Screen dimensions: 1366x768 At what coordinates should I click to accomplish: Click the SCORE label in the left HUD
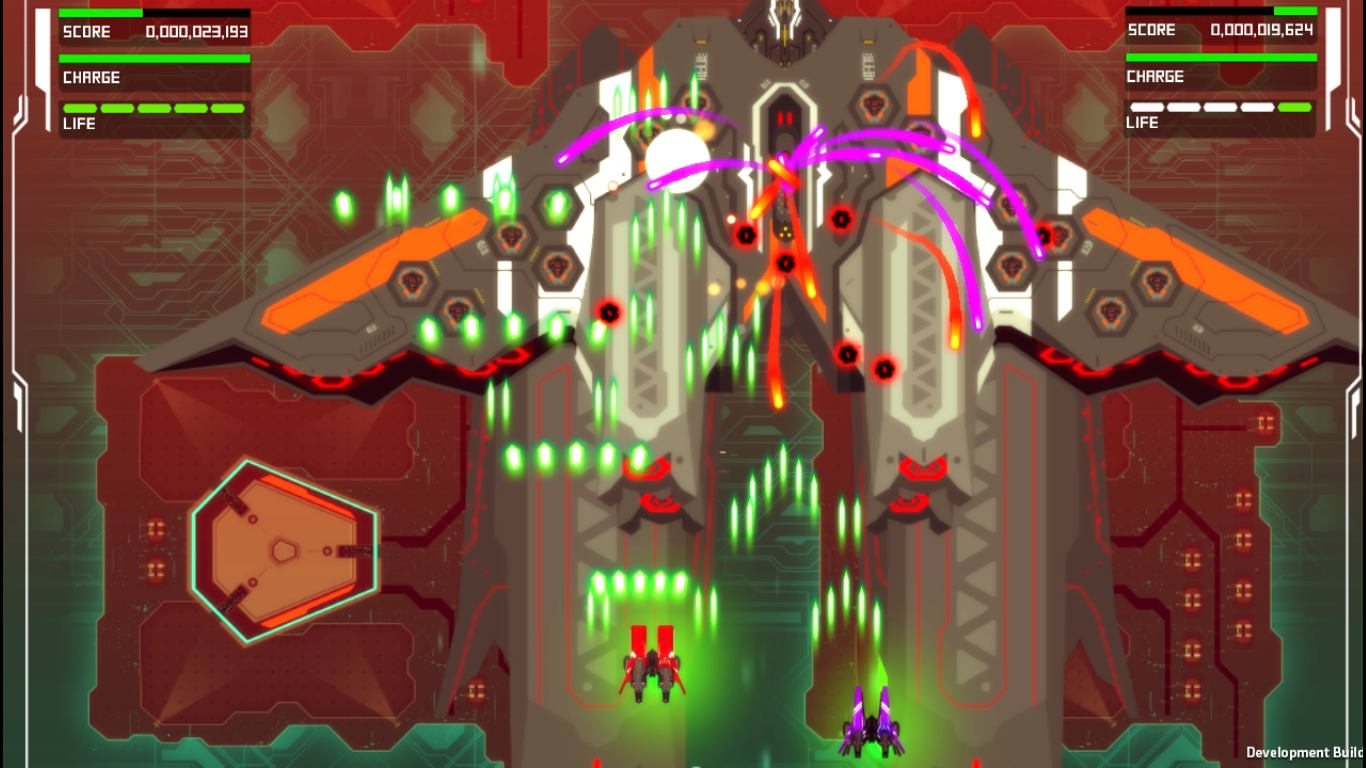(87, 31)
